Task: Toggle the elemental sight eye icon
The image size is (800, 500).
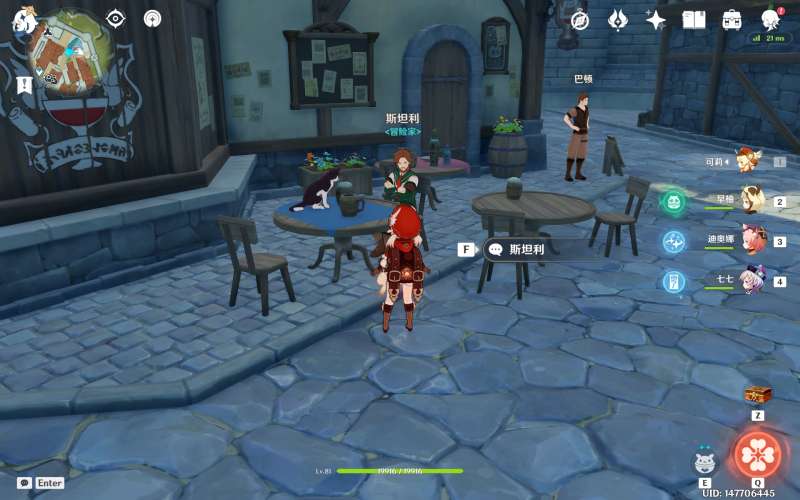Action: [x=116, y=18]
